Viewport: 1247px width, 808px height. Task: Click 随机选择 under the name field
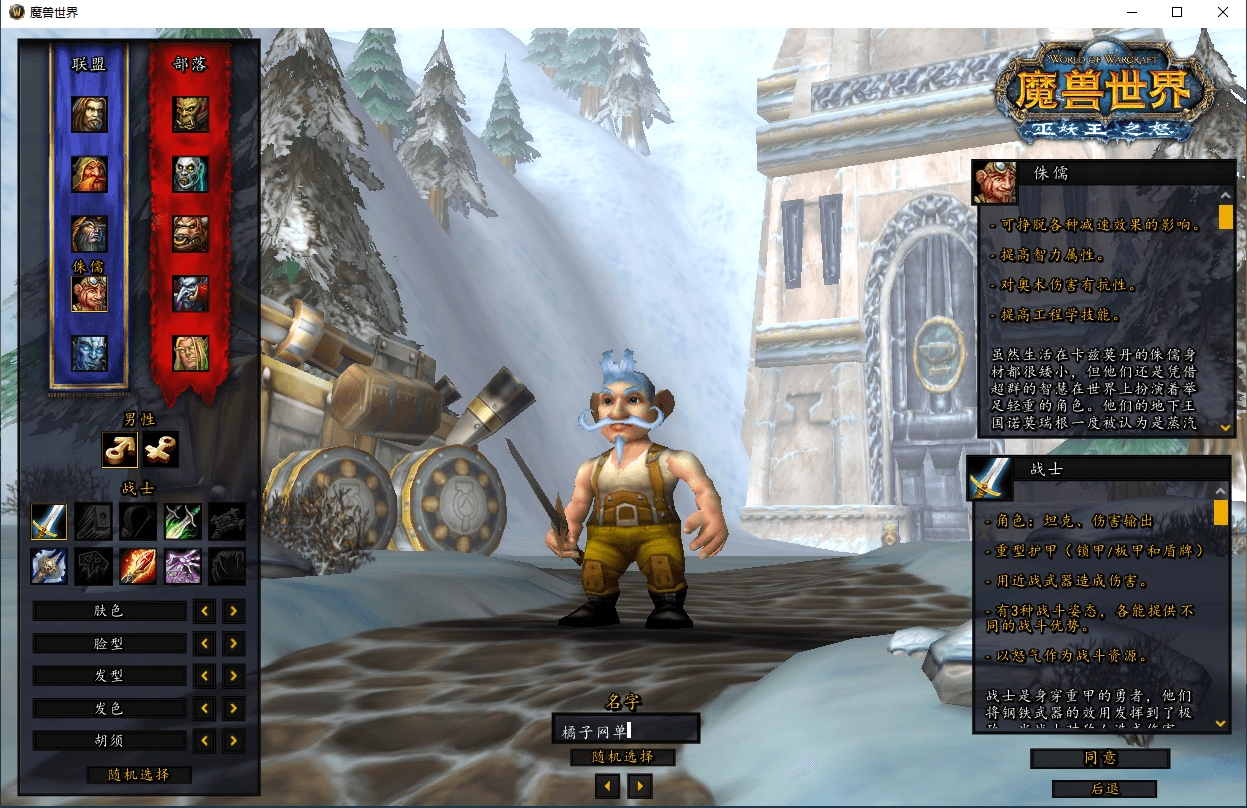tap(622, 757)
